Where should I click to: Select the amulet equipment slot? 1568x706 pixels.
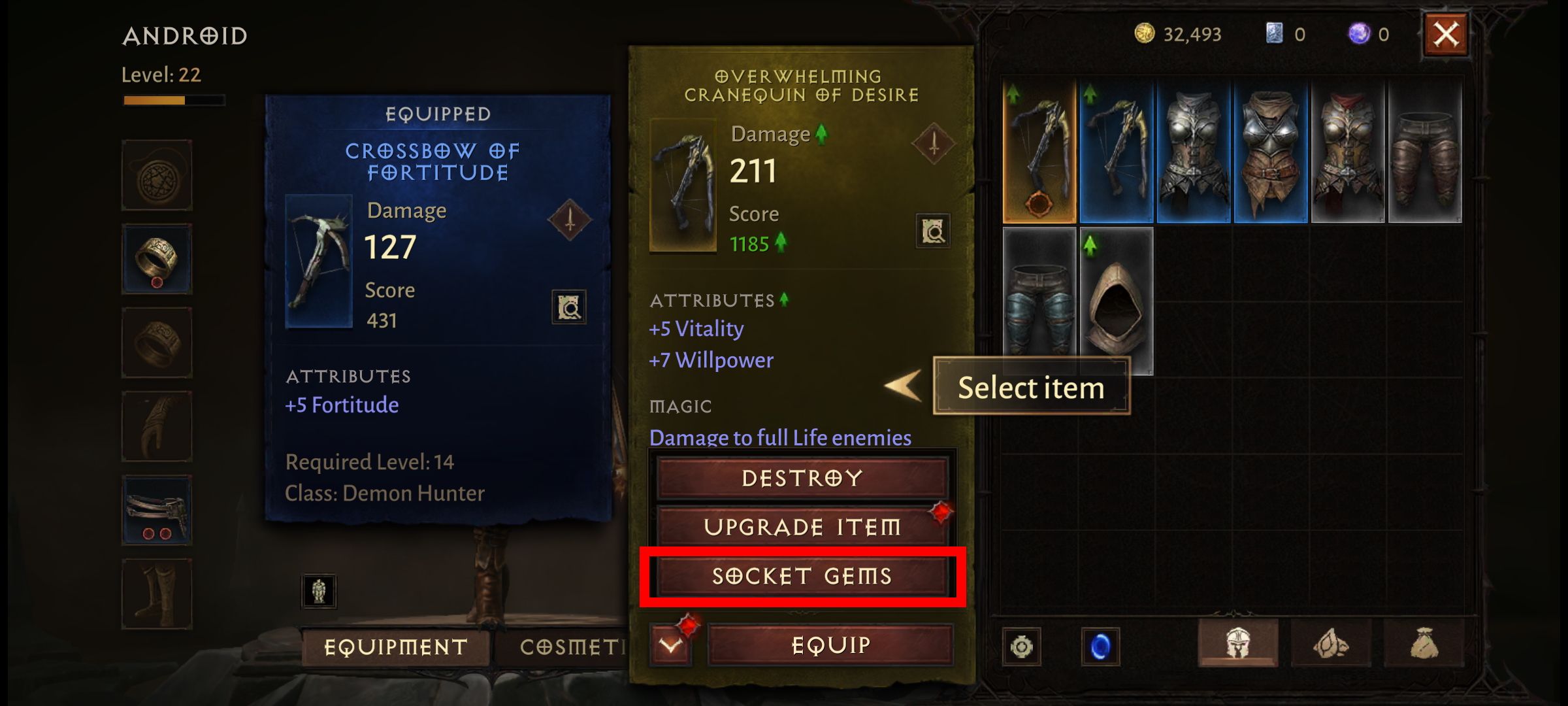tap(157, 175)
